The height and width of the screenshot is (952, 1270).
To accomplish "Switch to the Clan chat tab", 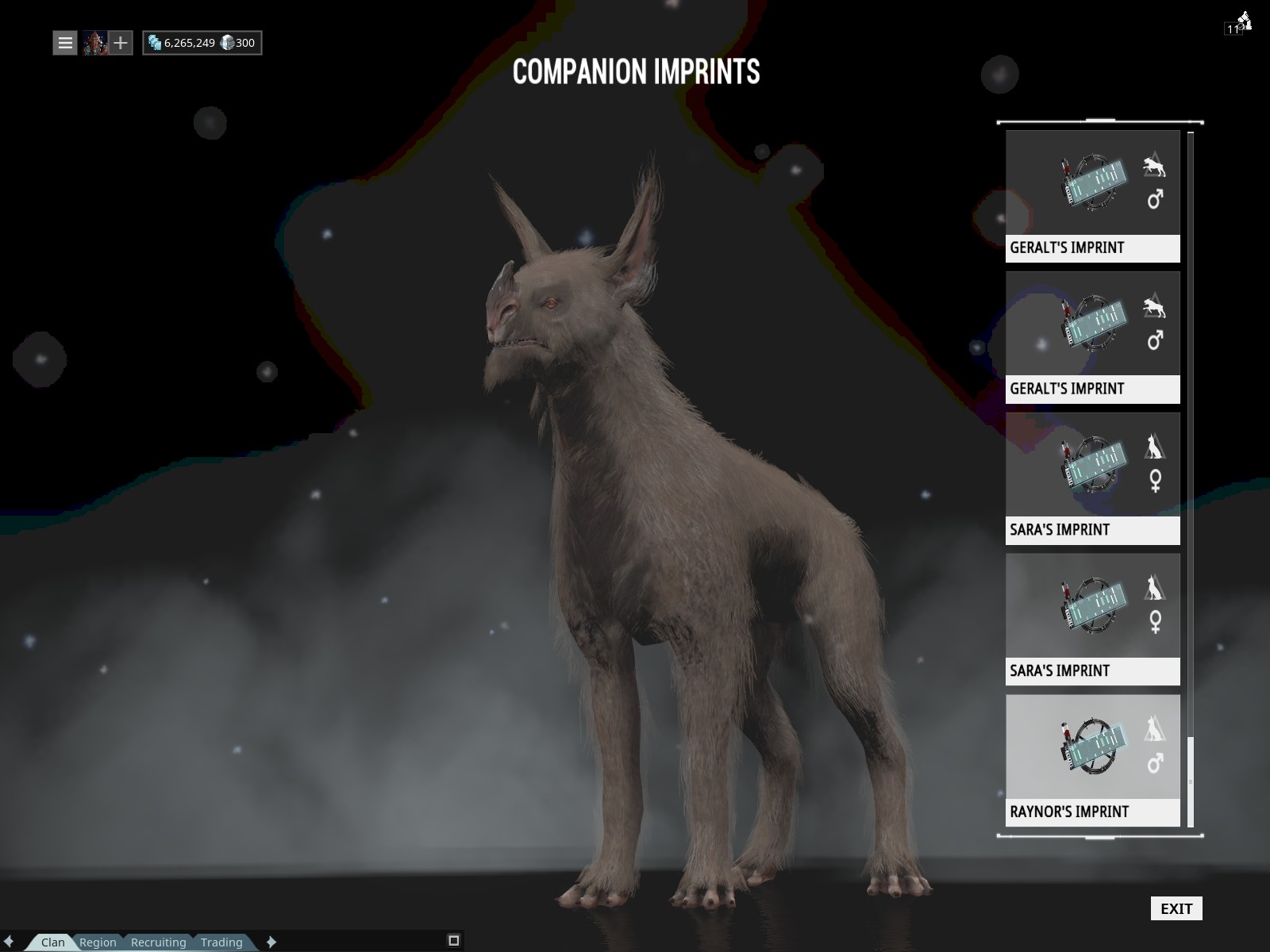I will (53, 942).
